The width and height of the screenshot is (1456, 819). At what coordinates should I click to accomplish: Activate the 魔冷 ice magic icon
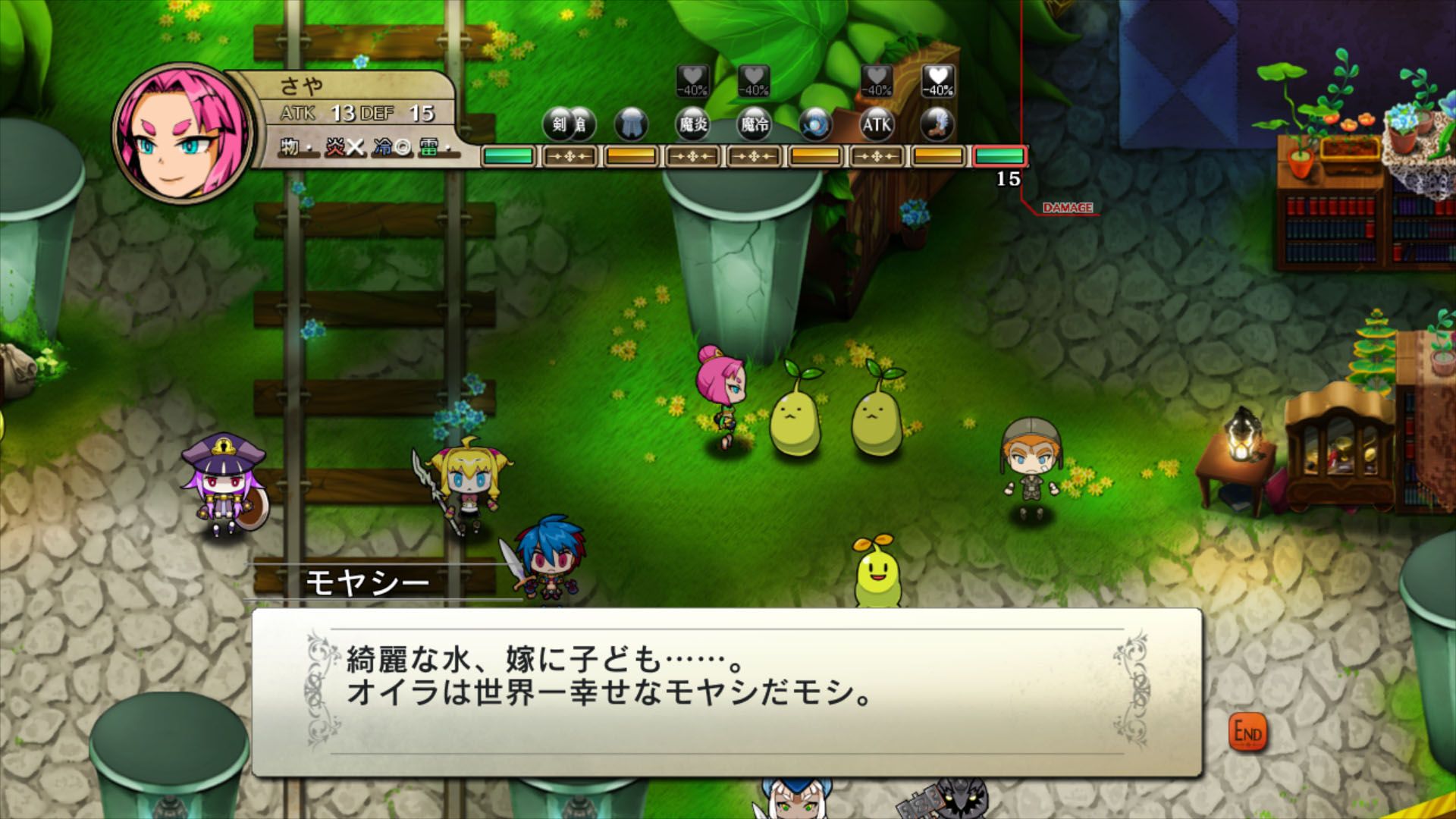[x=754, y=124]
